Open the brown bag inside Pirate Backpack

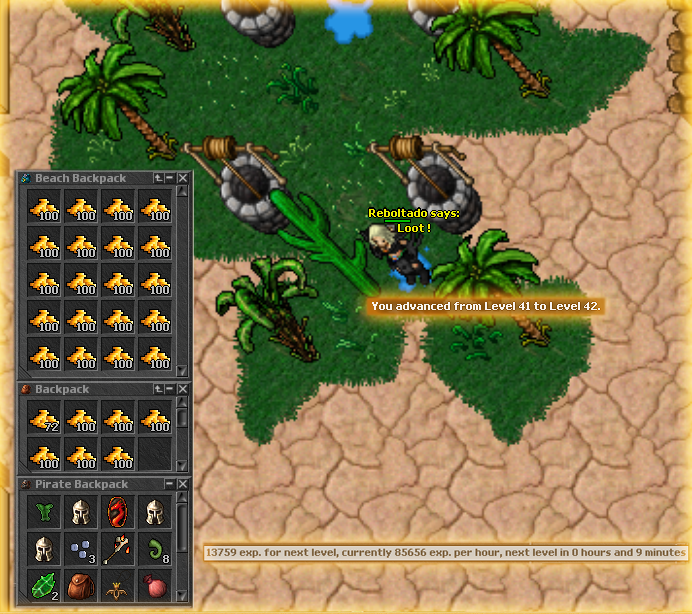[82, 584]
